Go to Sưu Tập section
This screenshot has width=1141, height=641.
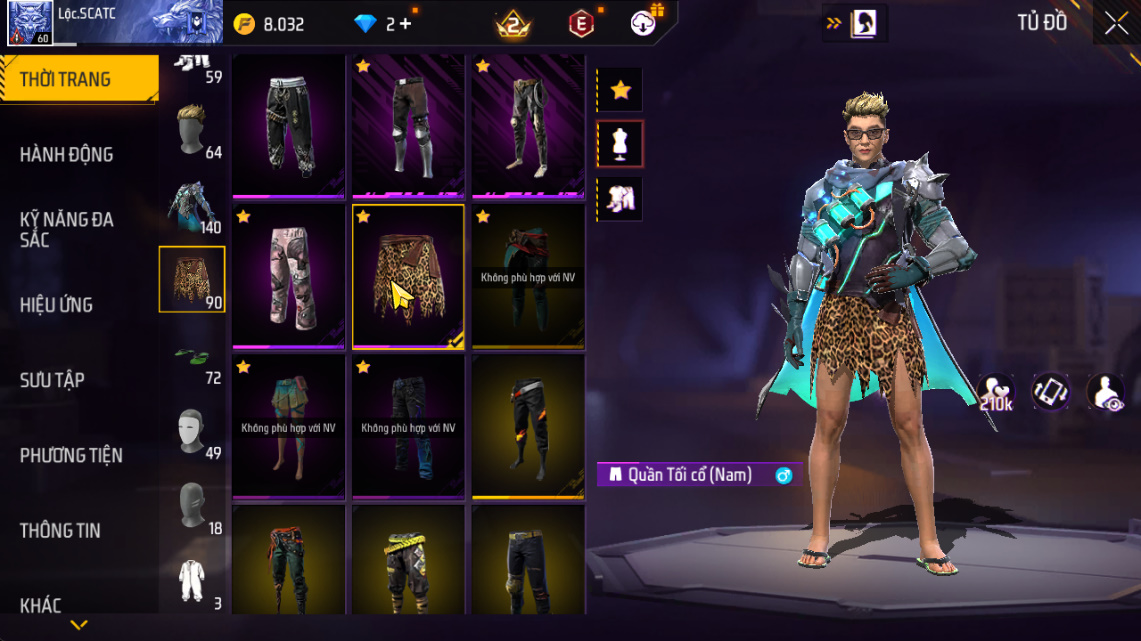[x=52, y=380]
